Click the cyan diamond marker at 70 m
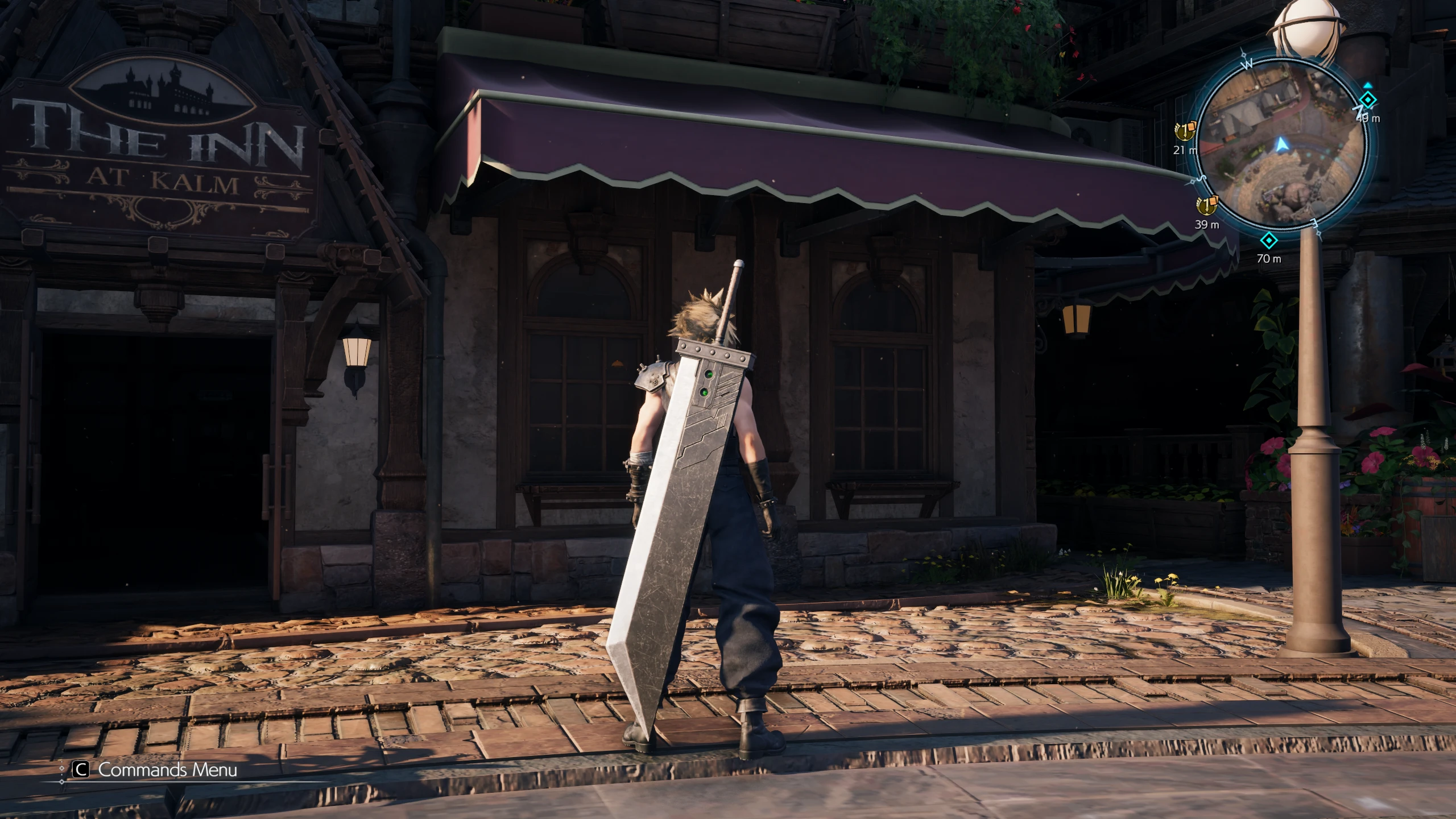This screenshot has width=1456, height=819. click(1269, 240)
